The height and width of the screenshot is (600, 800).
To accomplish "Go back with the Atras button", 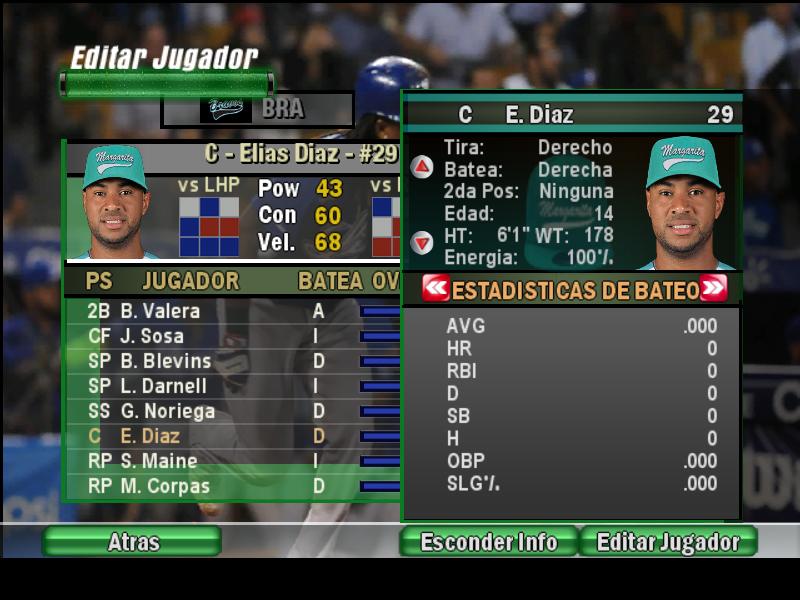I will click(x=132, y=542).
